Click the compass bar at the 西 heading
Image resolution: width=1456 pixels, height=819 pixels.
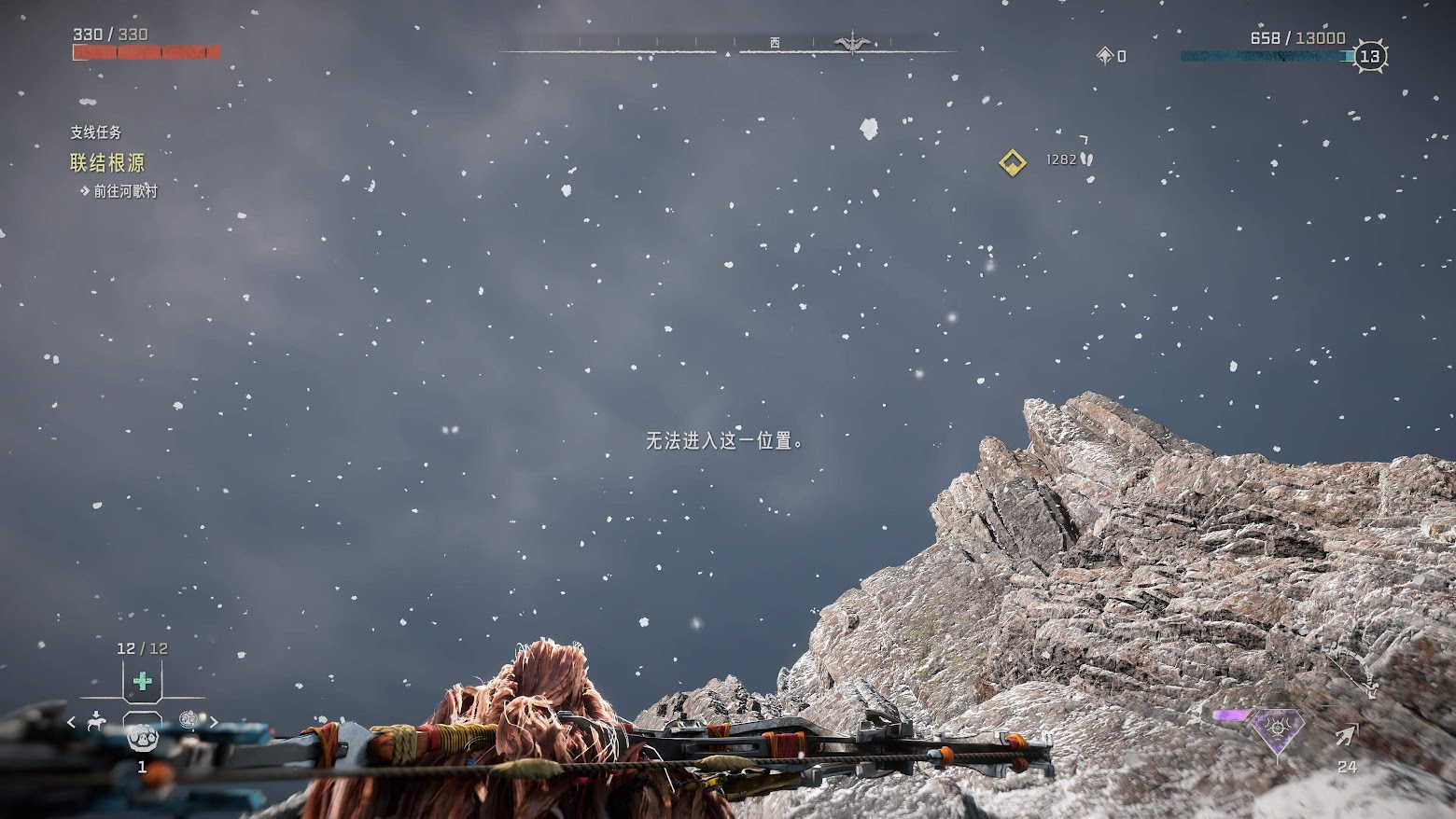pos(775,43)
